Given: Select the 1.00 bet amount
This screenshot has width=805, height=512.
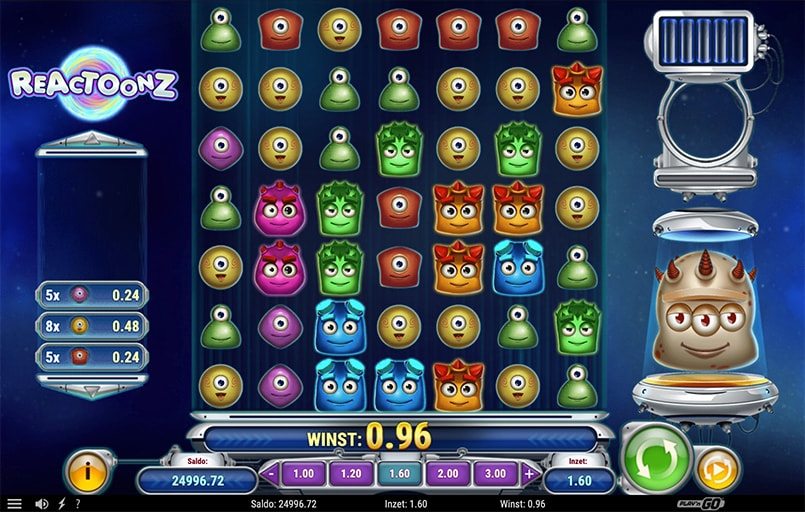Looking at the screenshot, I should [x=302, y=473].
